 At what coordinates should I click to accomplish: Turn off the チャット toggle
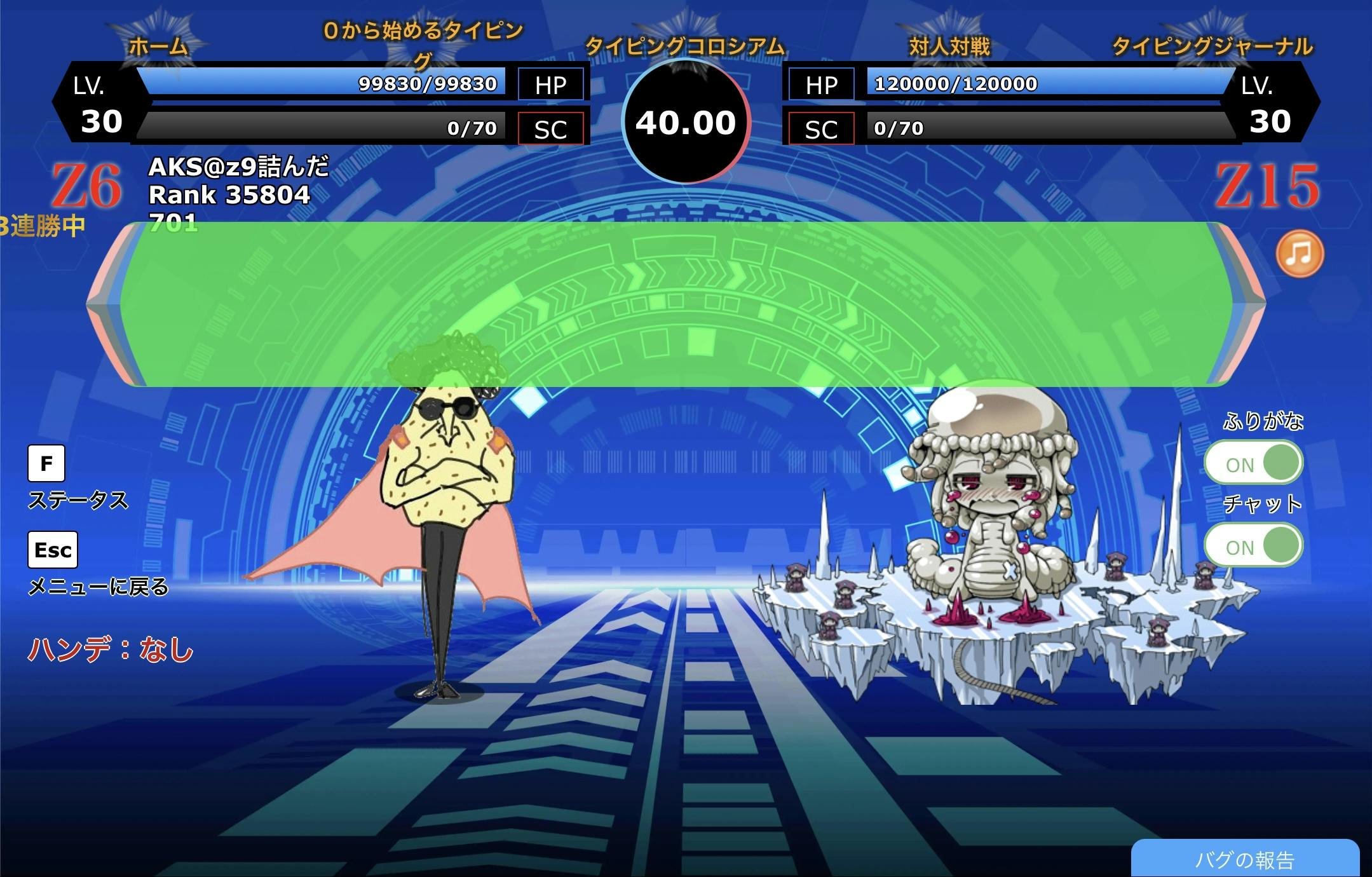tap(1253, 545)
